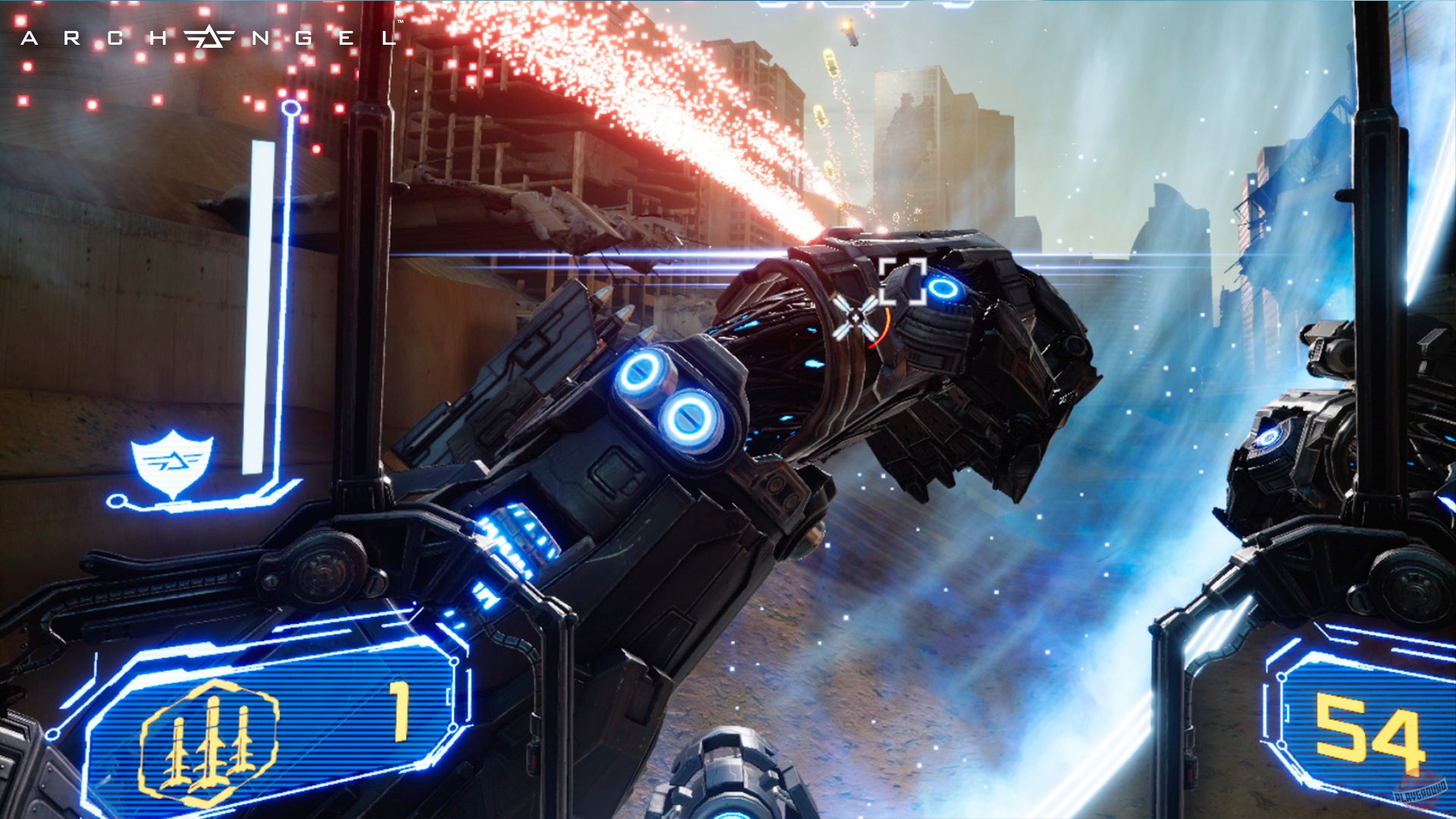Screen dimensions: 1456x819
Task: Click the lower glowing ring on the left cannon
Action: tap(690, 416)
